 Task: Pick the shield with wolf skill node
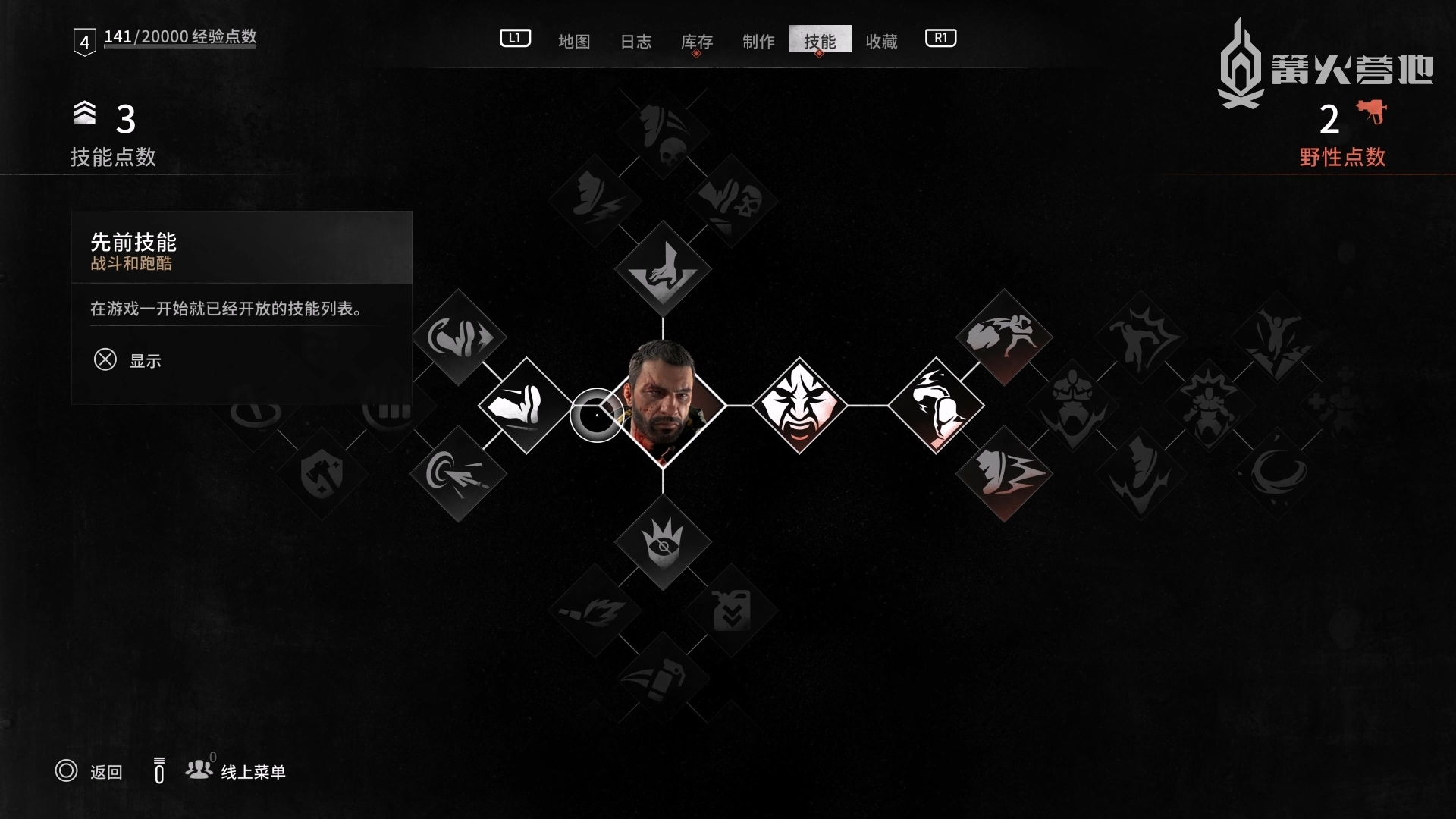click(322, 474)
